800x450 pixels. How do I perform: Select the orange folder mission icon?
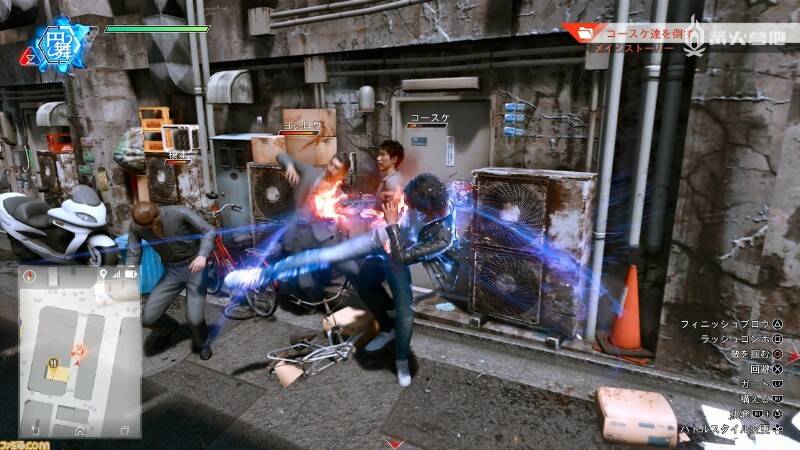click(x=579, y=33)
